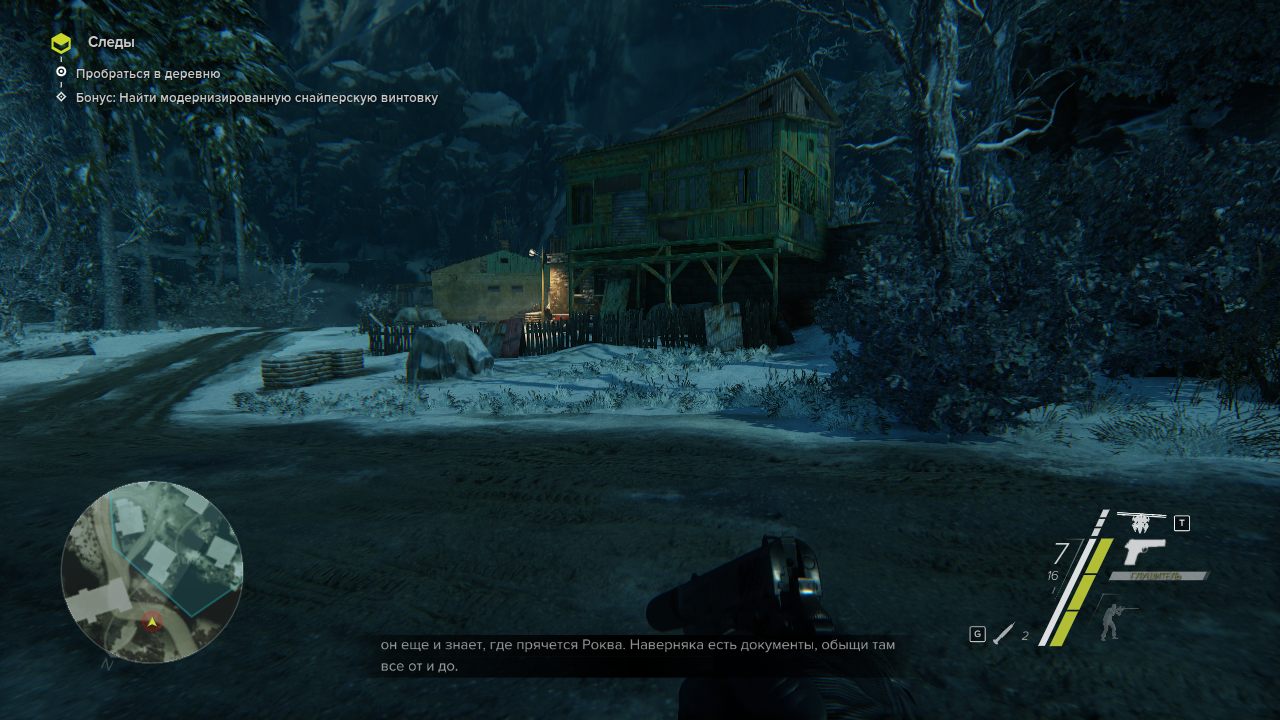This screenshot has height=720, width=1280.
Task: Click the circular minimap
Action: (x=152, y=572)
